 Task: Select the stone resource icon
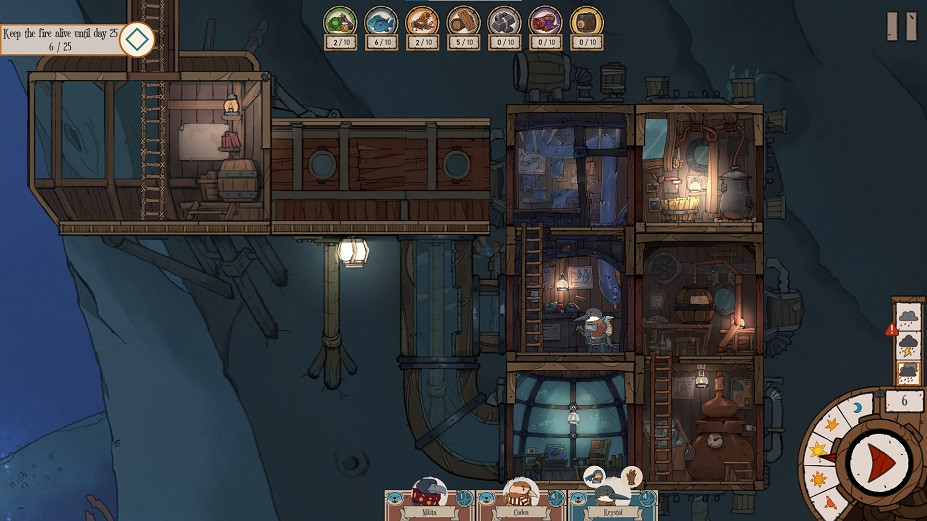pyautogui.click(x=504, y=20)
